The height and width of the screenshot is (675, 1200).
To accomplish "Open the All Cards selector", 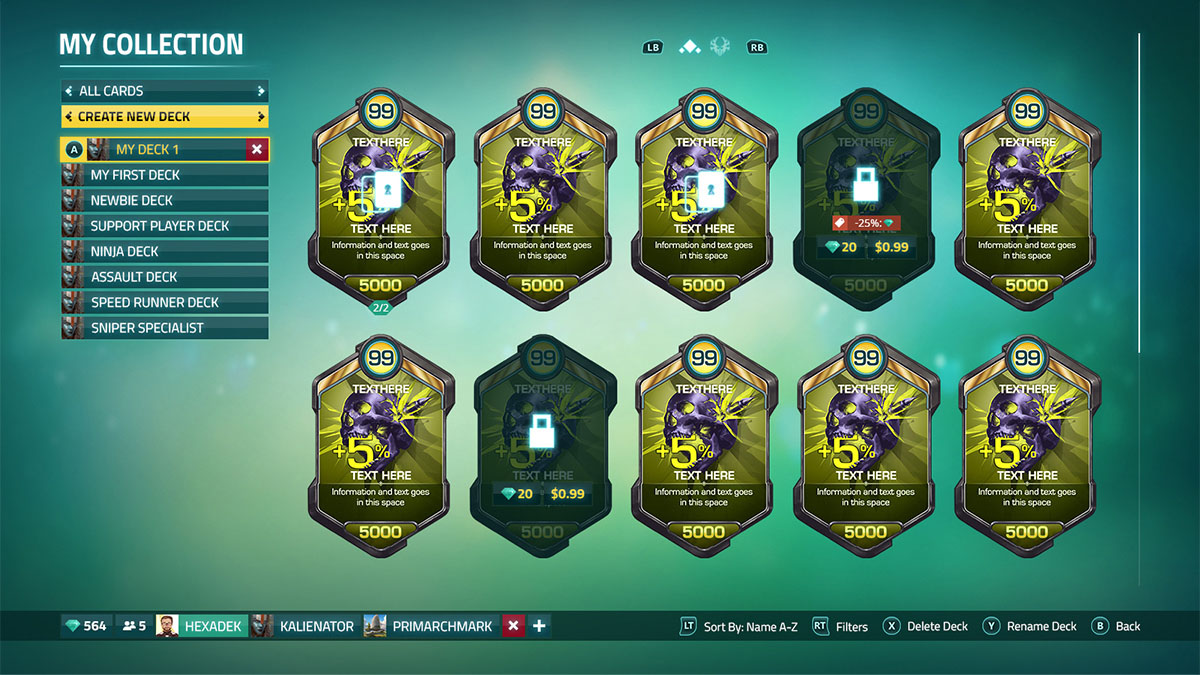I will click(165, 91).
